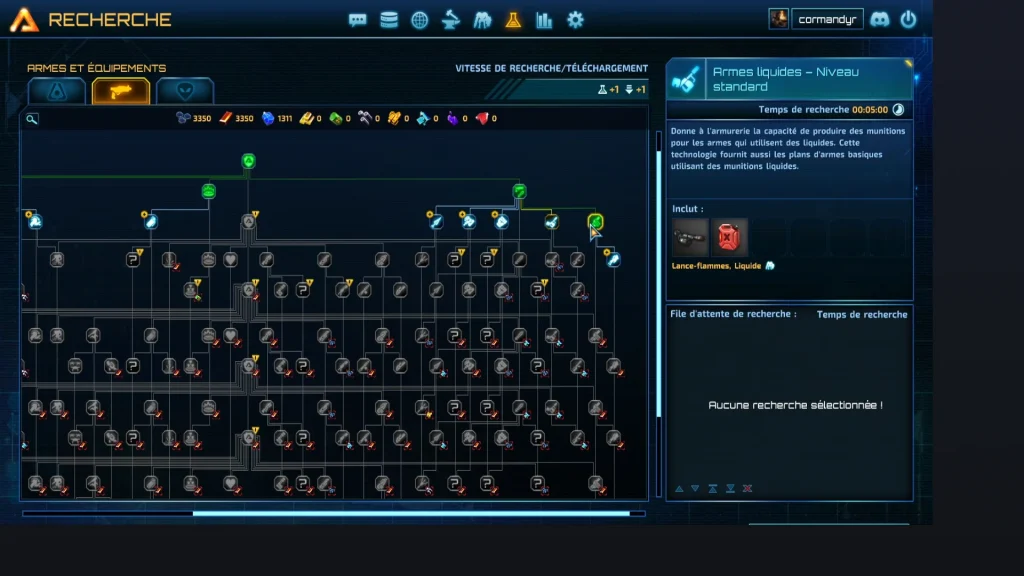Select the flask research icon
The image size is (1024, 576).
point(513,20)
